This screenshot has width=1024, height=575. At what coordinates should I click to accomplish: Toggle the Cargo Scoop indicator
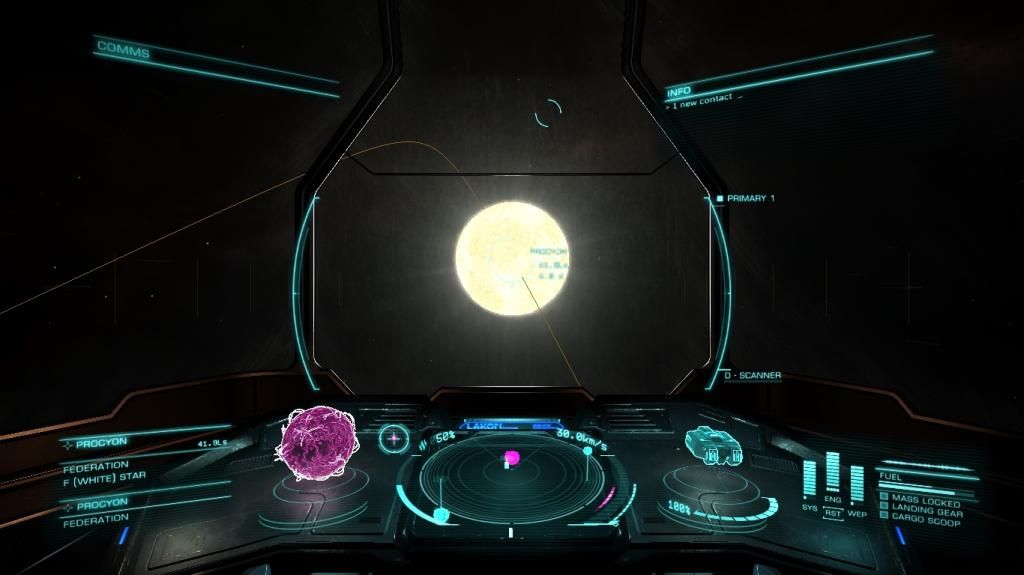[x=926, y=522]
